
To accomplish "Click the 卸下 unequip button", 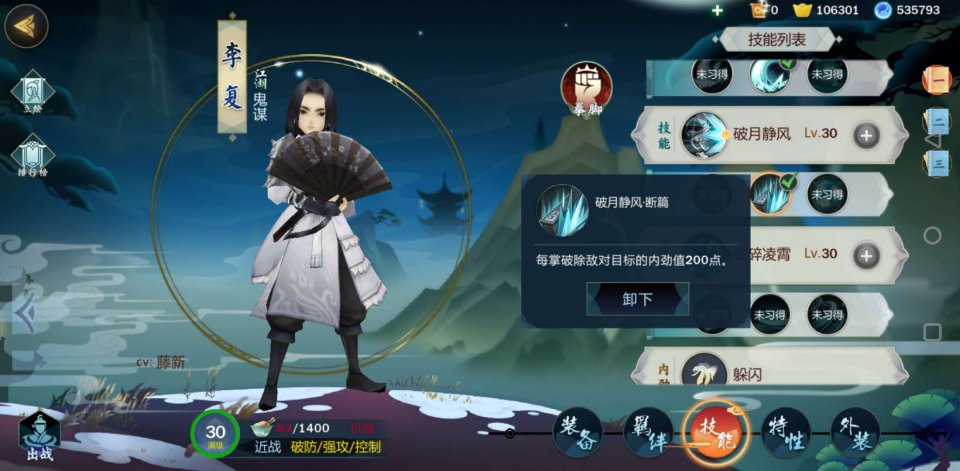I will point(637,299).
